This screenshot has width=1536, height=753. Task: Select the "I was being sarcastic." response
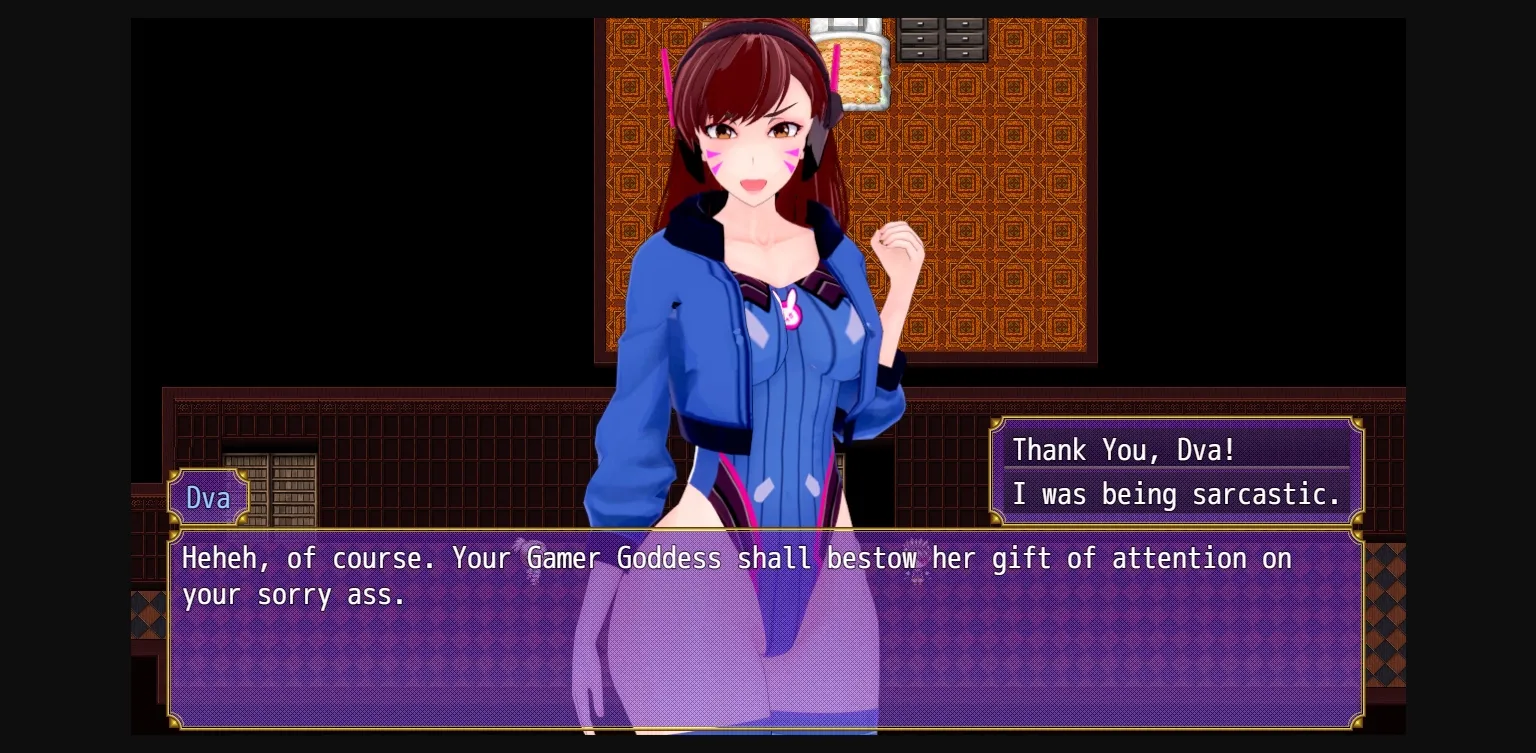(x=1177, y=494)
